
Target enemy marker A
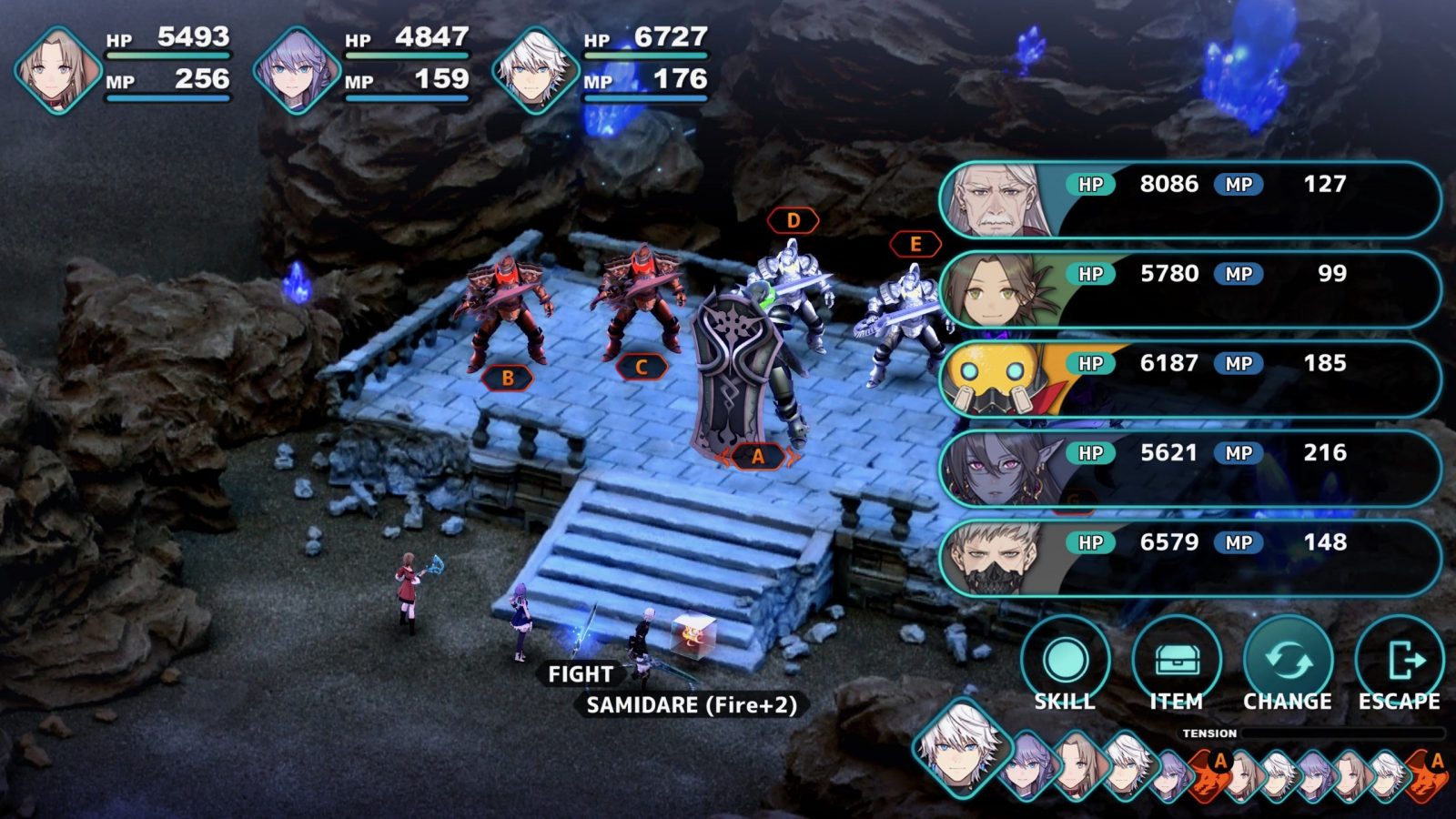click(757, 457)
